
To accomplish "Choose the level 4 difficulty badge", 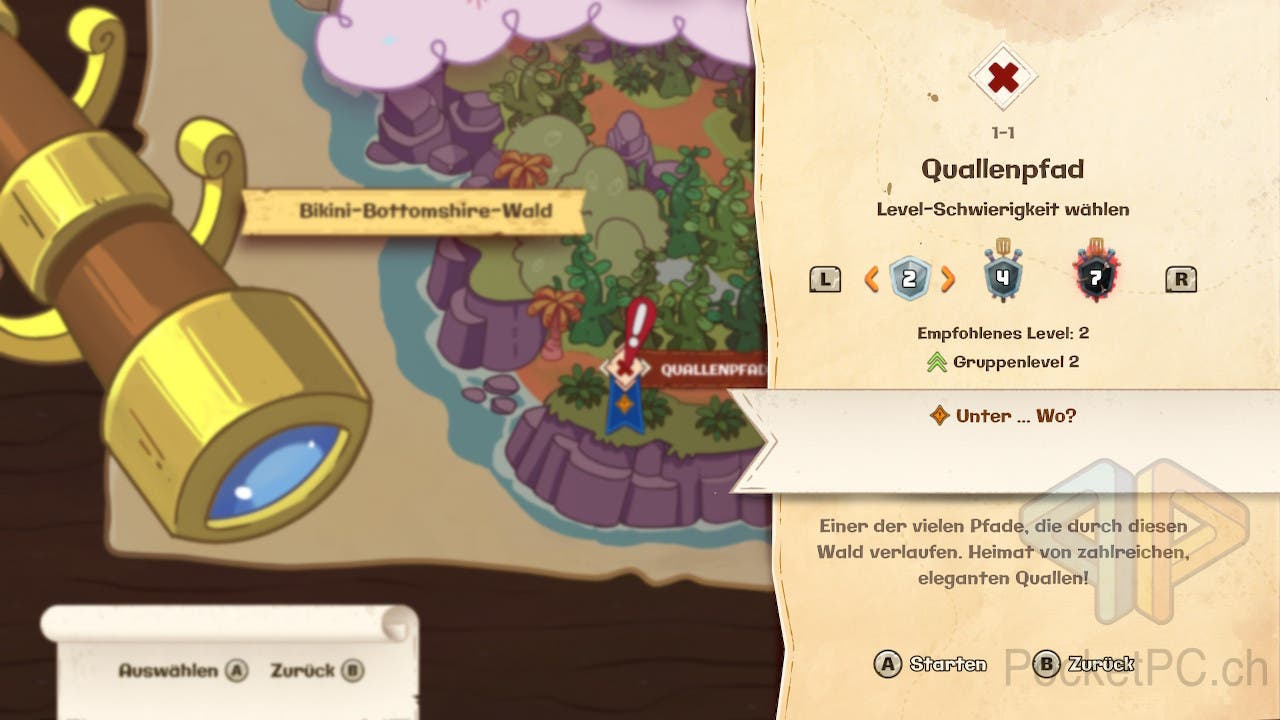I will click(1002, 276).
